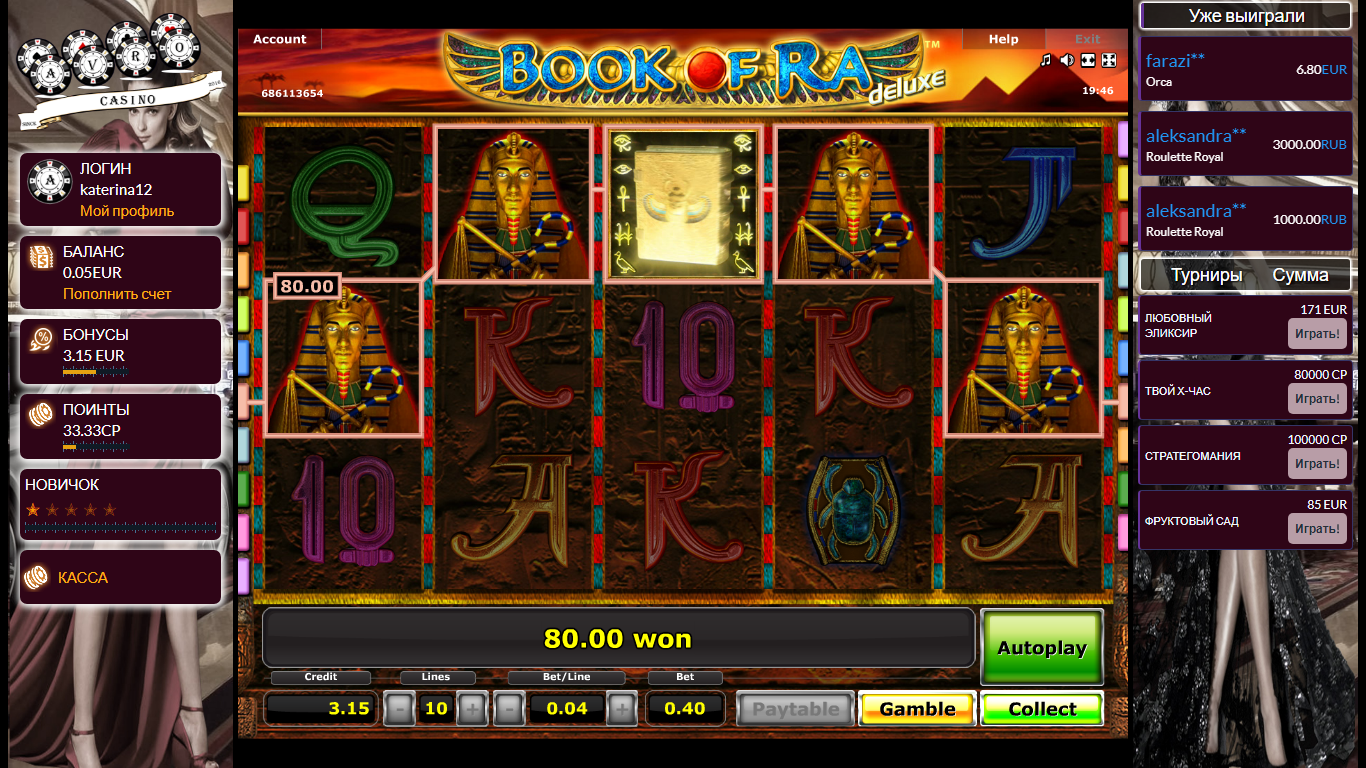This screenshot has height=768, width=1366.
Task: Toggle the speaker sound icon
Action: click(x=1067, y=60)
